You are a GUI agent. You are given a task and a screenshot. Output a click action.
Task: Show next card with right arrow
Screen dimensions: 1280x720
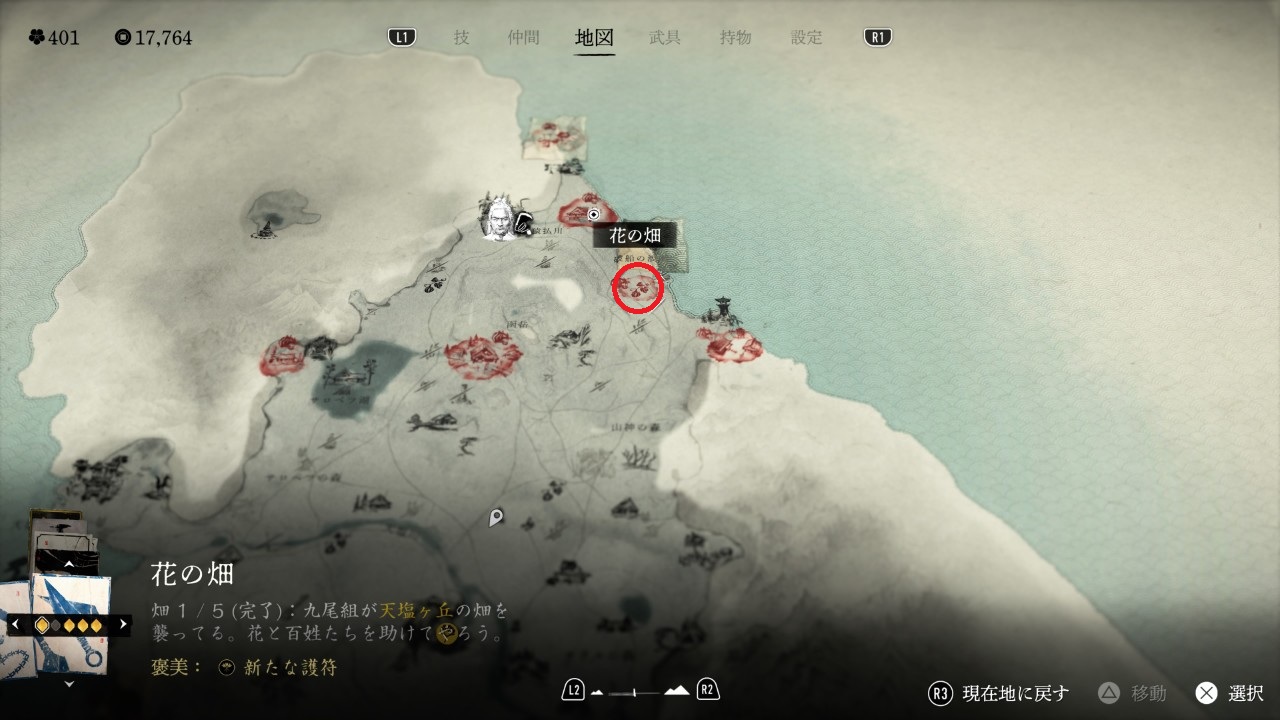click(123, 624)
